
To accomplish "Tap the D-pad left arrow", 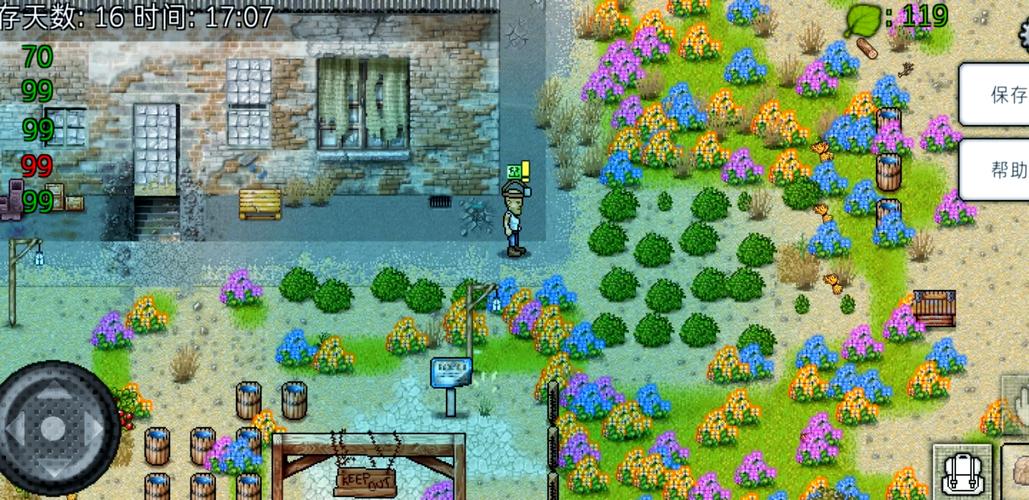I will coord(15,429).
